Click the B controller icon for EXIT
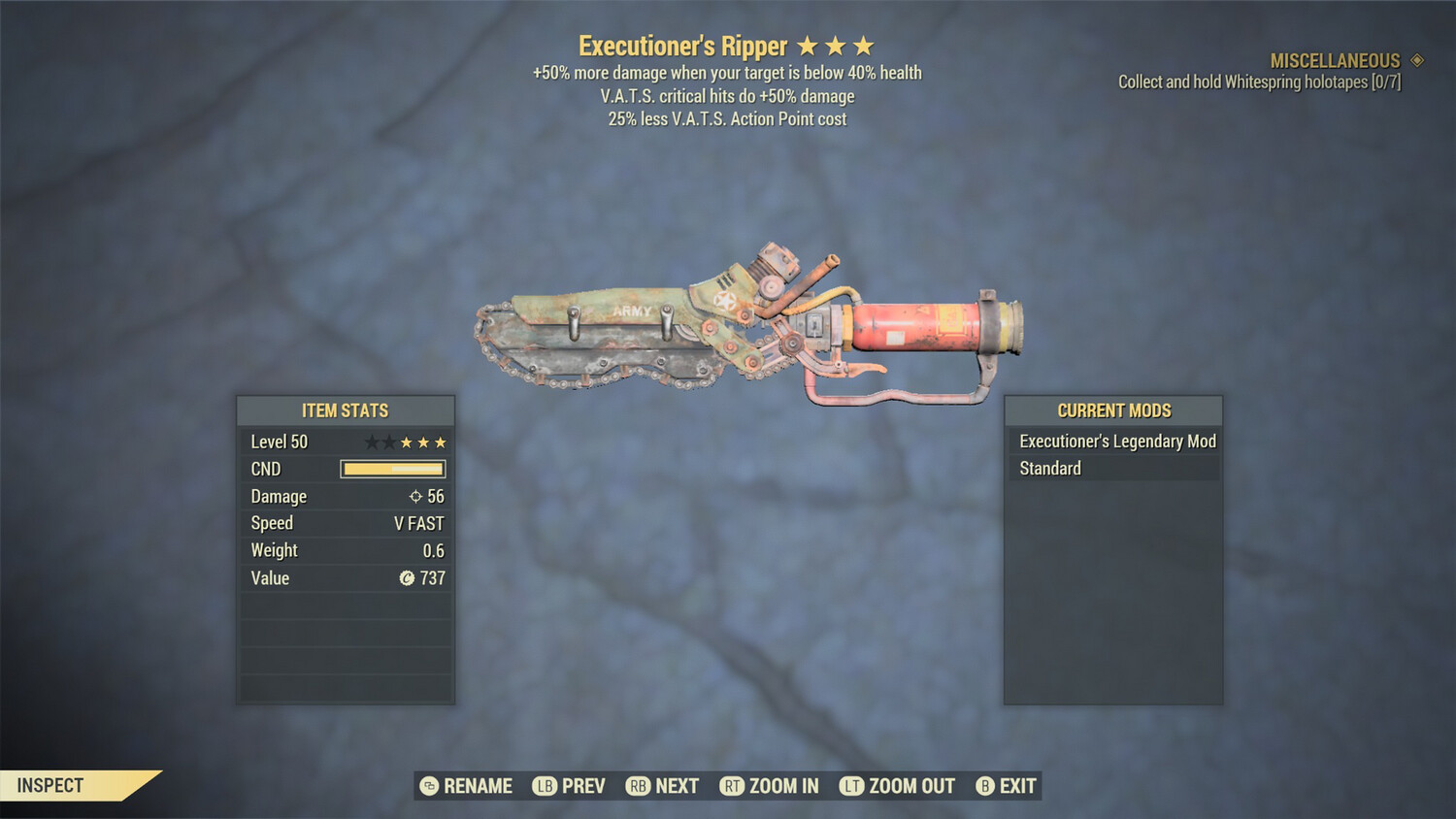 coord(984,786)
